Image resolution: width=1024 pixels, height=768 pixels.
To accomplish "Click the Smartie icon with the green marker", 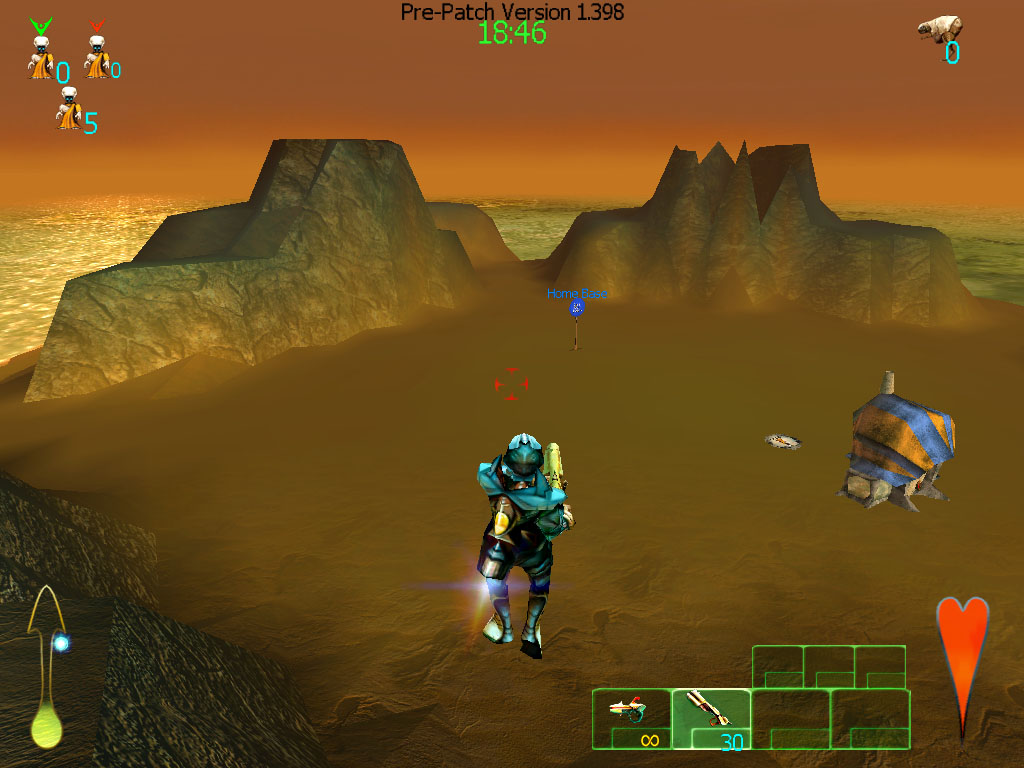I will 40,55.
